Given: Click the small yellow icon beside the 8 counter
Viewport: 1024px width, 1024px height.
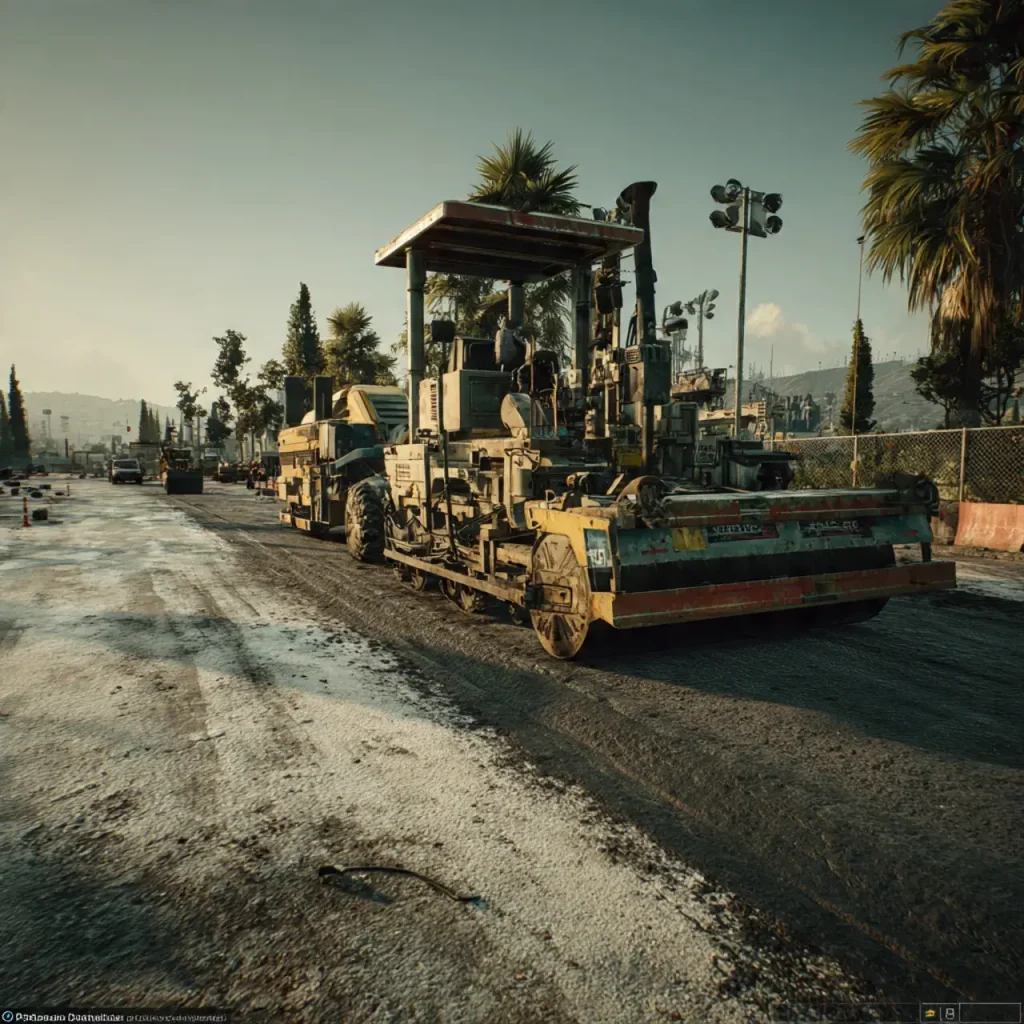Looking at the screenshot, I should (931, 1012).
